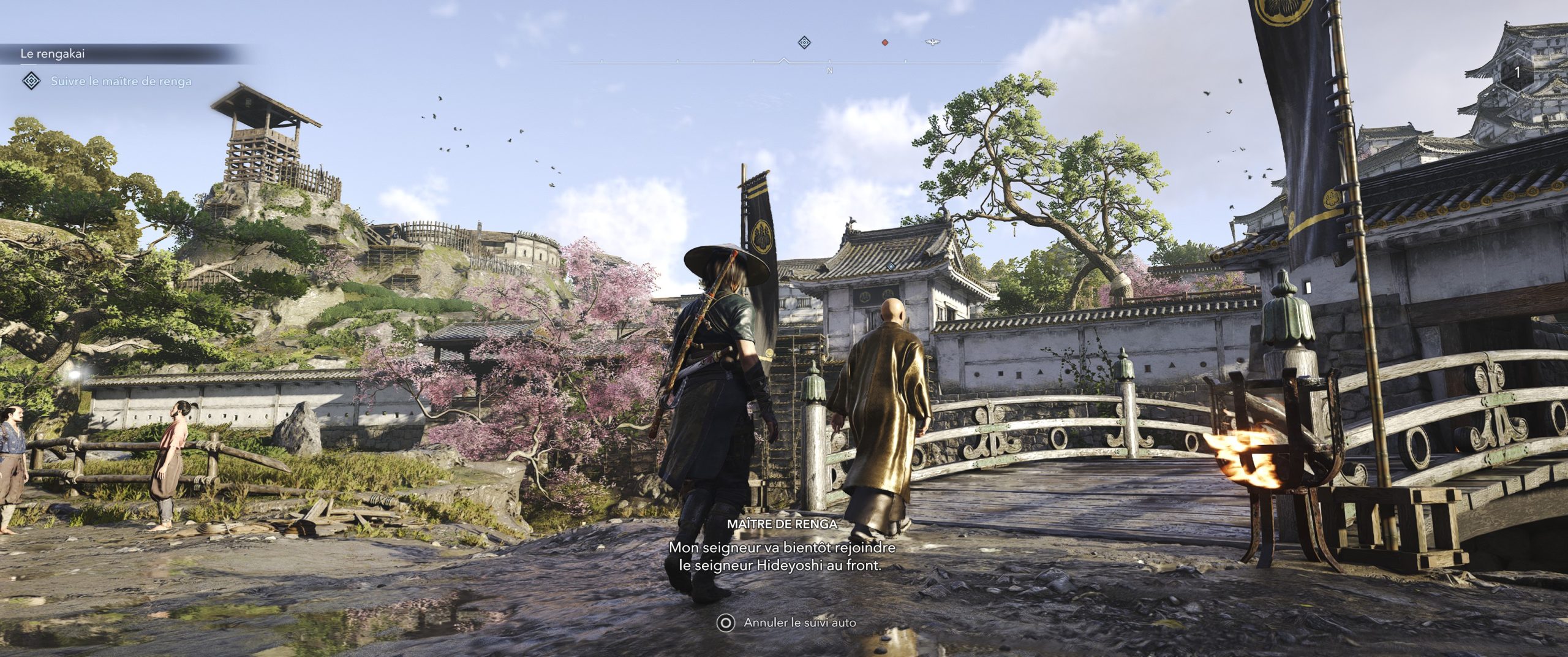Select the Le rengakai quest title

point(53,54)
